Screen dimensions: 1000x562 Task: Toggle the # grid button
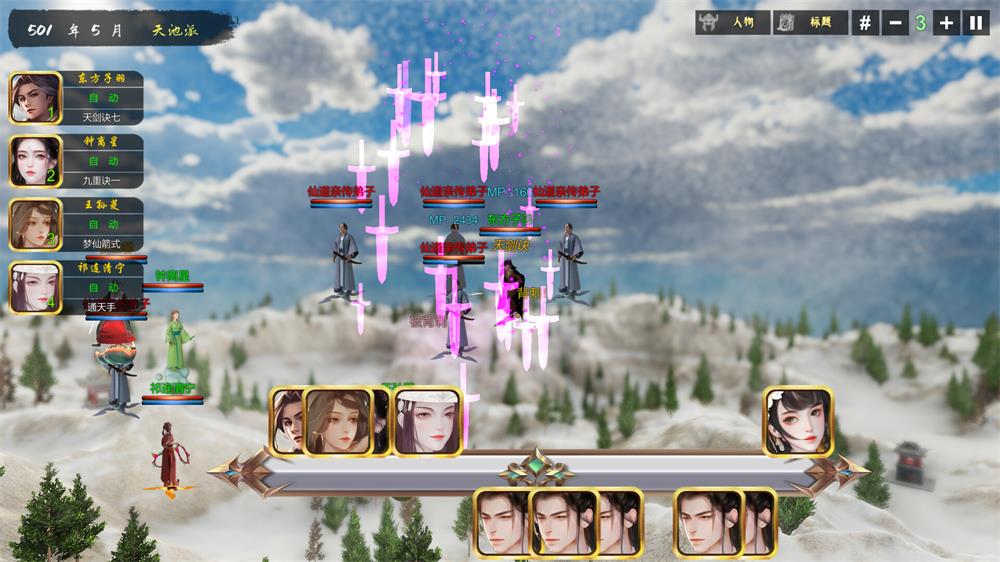[865, 22]
